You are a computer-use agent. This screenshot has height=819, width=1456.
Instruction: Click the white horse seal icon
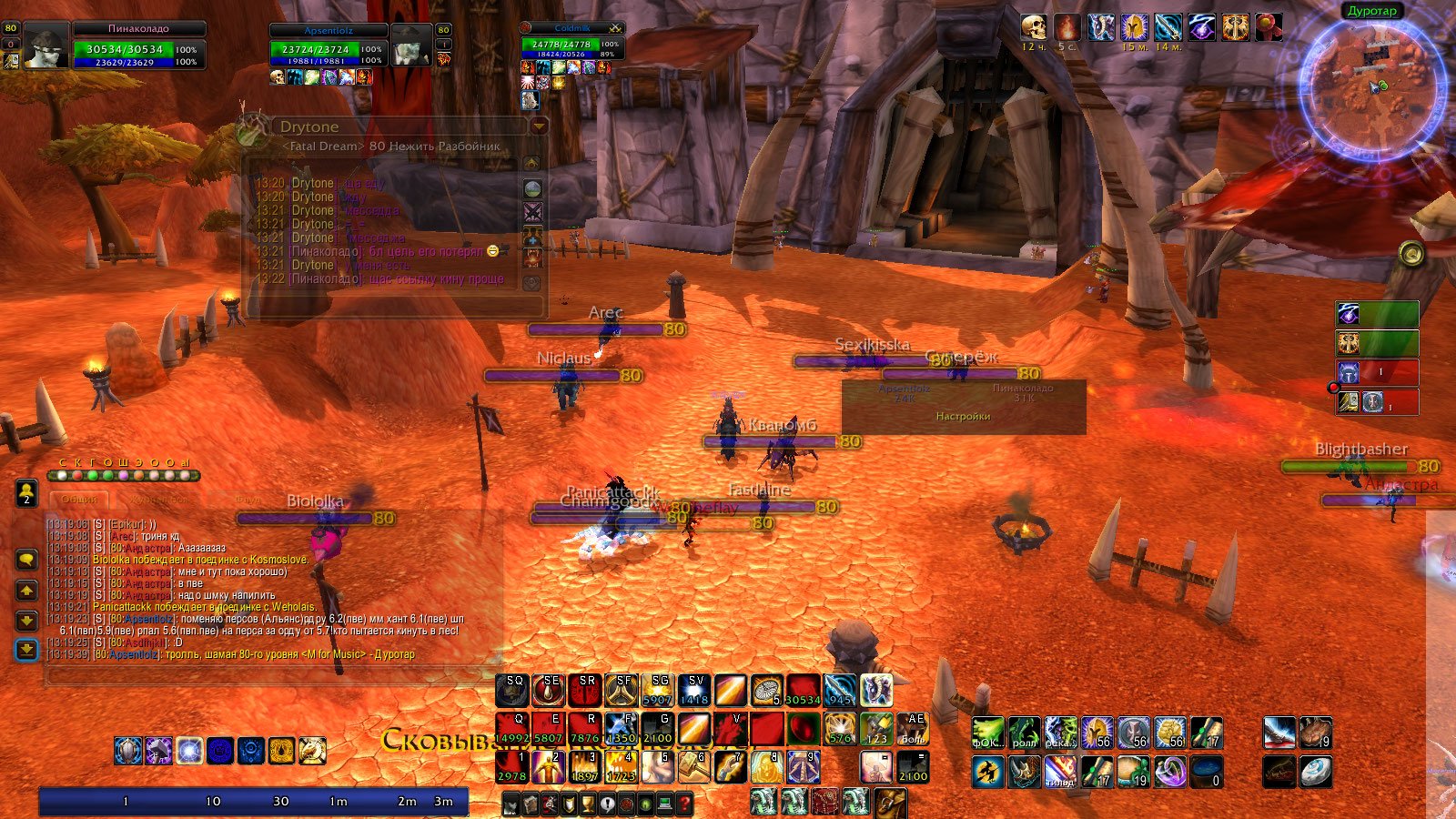coord(312,751)
